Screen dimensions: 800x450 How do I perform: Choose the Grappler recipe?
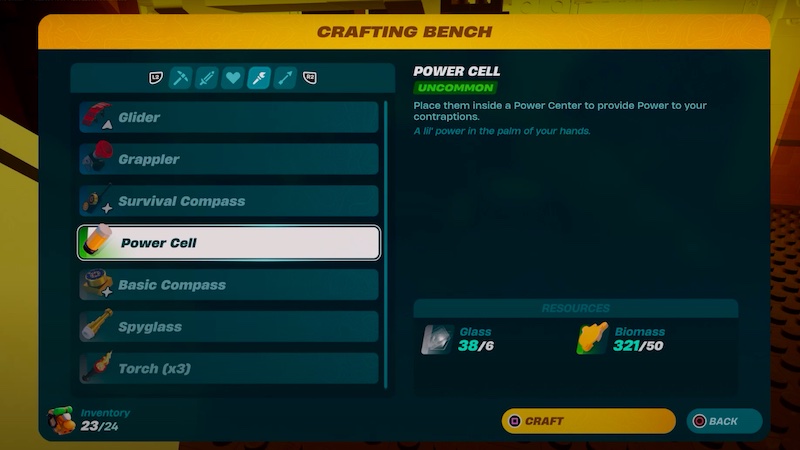[229, 159]
